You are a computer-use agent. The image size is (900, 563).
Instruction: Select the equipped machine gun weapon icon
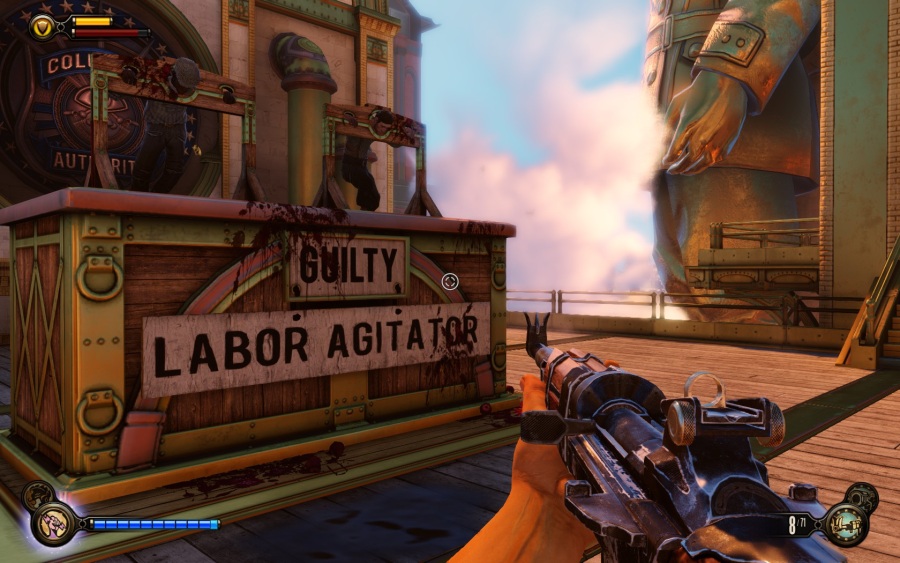[x=845, y=523]
